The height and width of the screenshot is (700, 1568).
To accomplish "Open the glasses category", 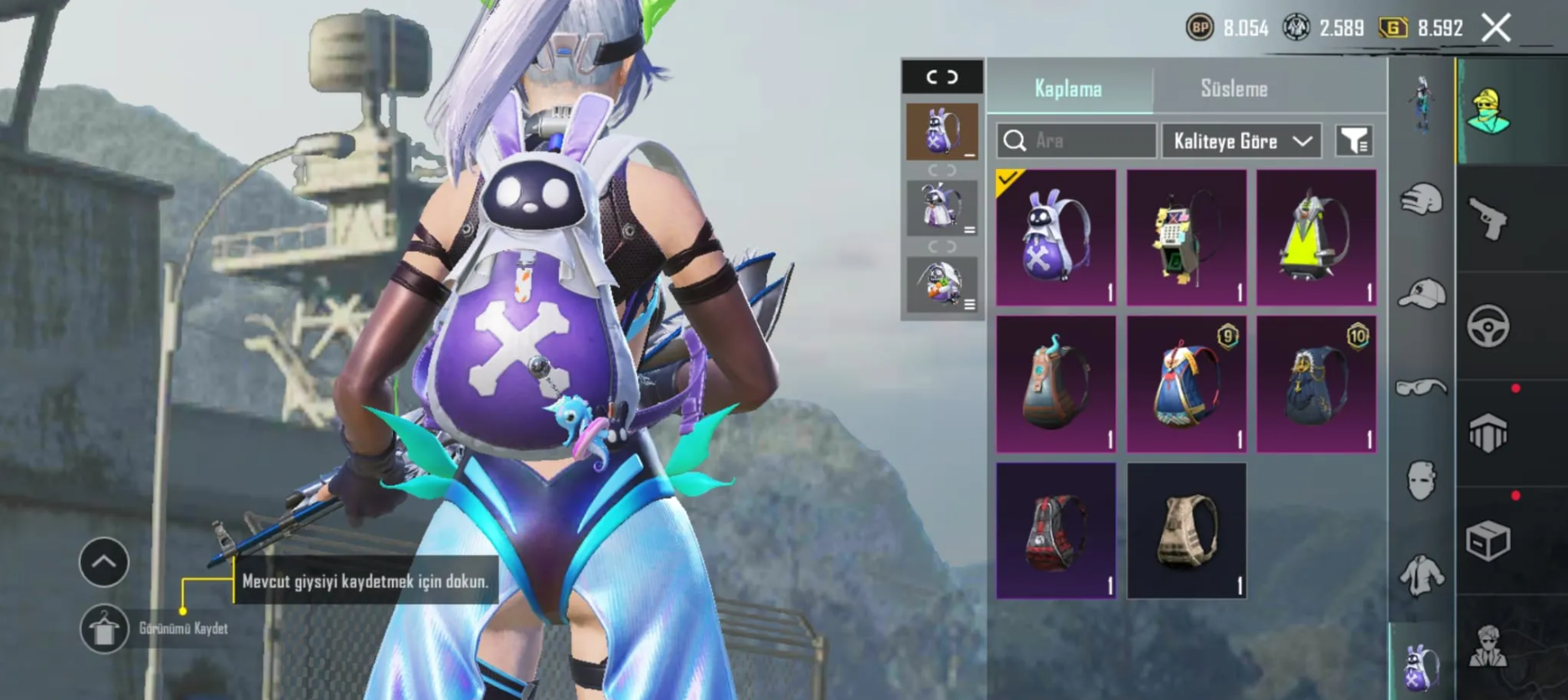I will [1421, 387].
